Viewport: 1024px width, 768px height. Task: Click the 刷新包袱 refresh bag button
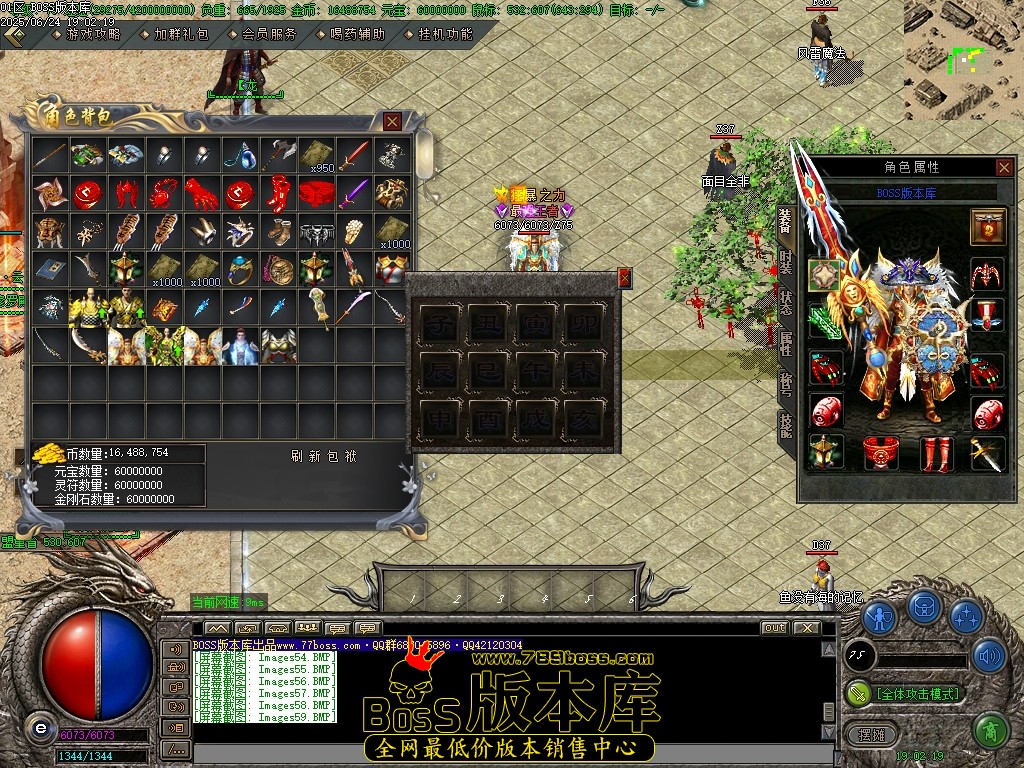[324, 456]
